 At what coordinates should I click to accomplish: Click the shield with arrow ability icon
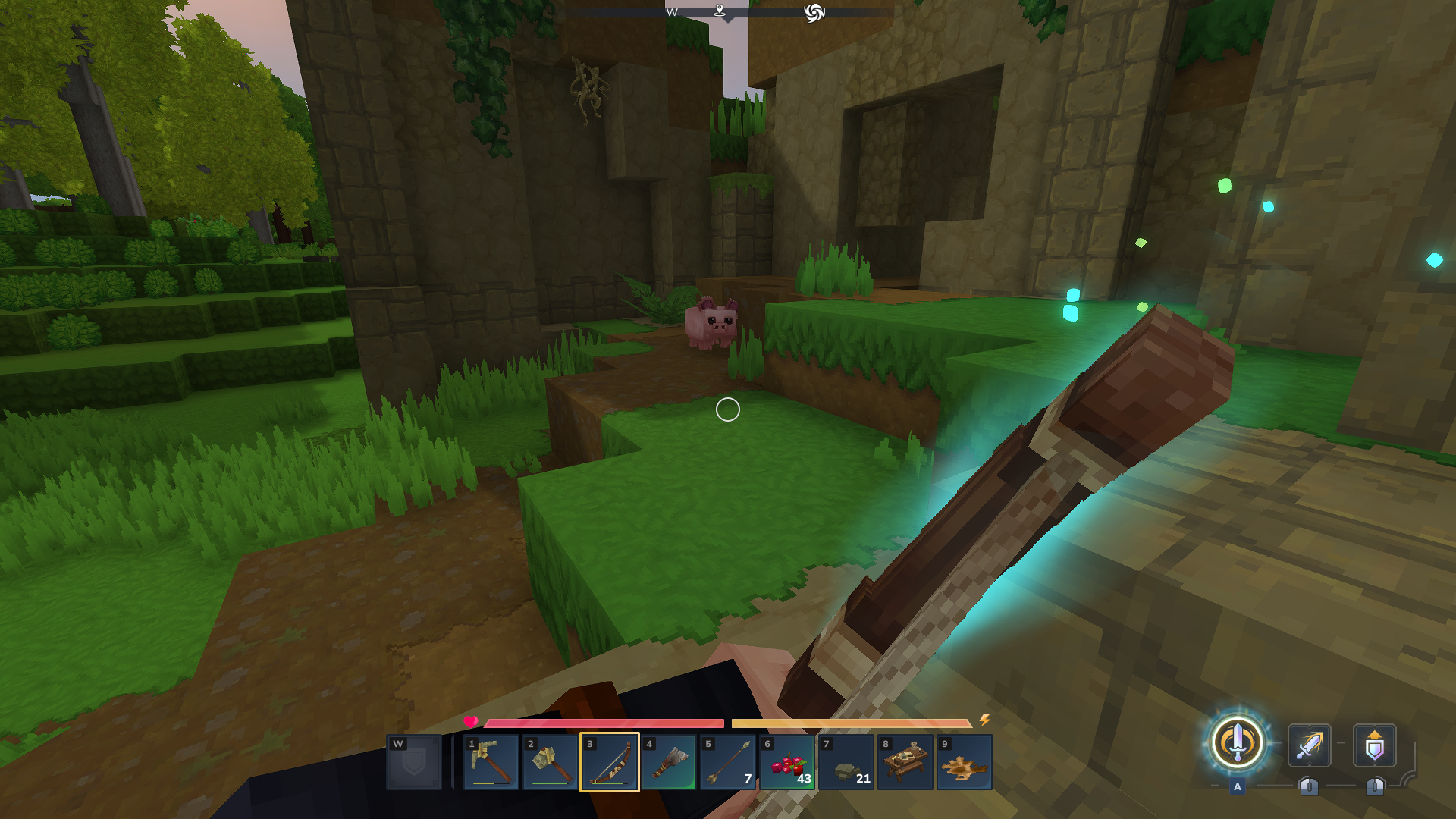click(x=1374, y=745)
